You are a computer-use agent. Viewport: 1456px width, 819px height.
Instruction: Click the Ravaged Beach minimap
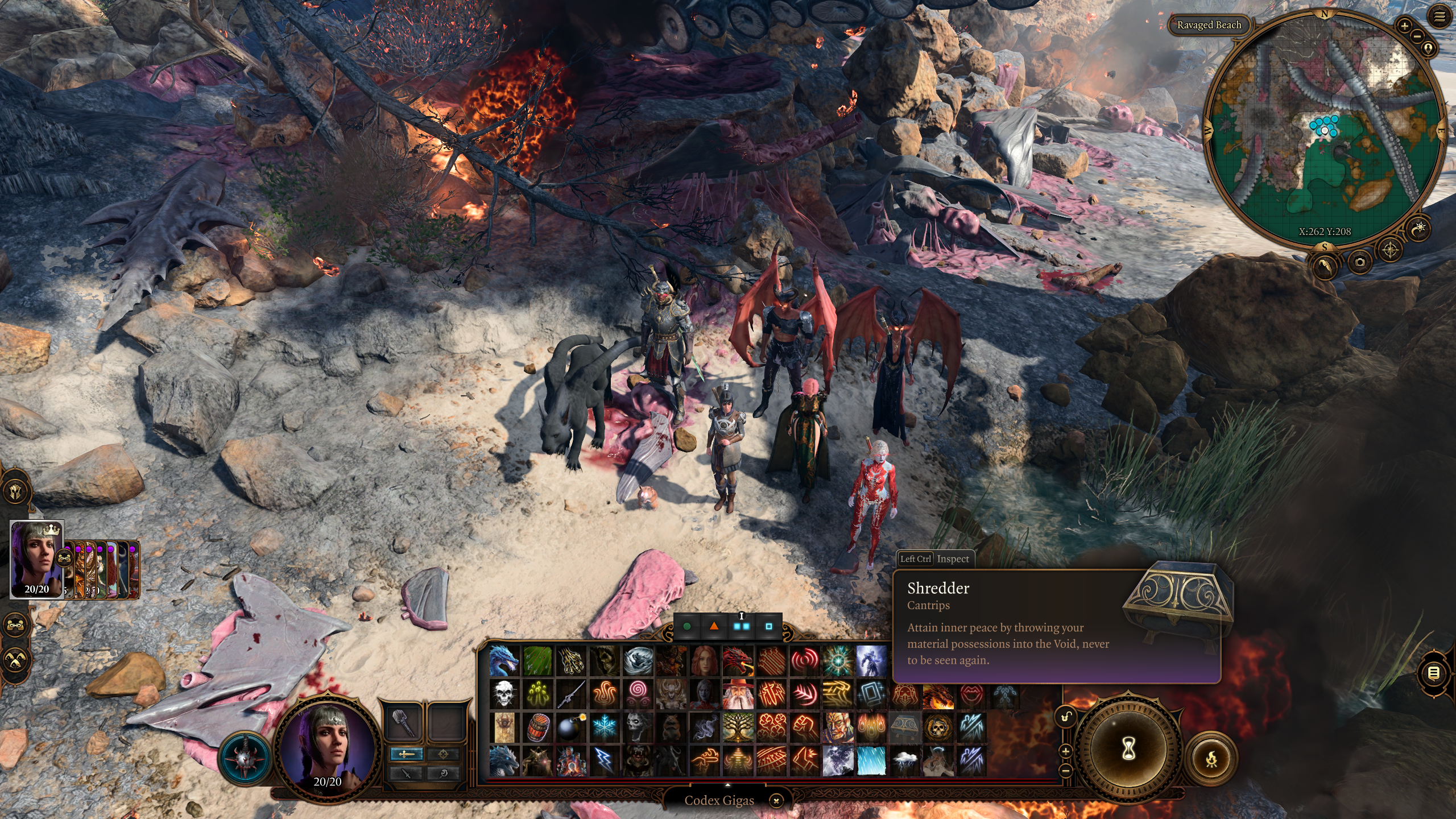1324,131
